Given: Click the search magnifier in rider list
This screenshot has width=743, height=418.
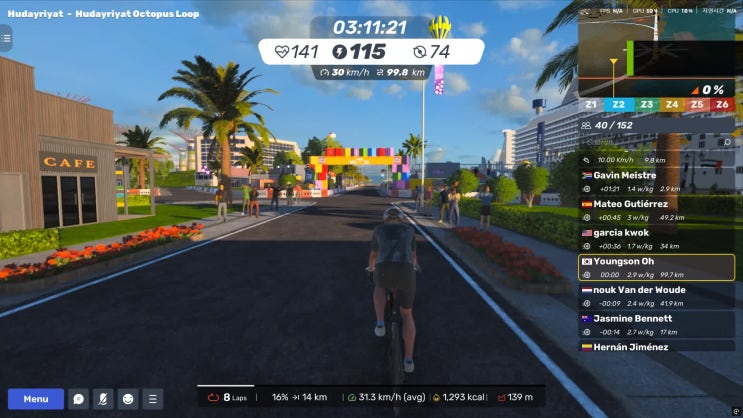Looking at the screenshot, I should 728,142.
